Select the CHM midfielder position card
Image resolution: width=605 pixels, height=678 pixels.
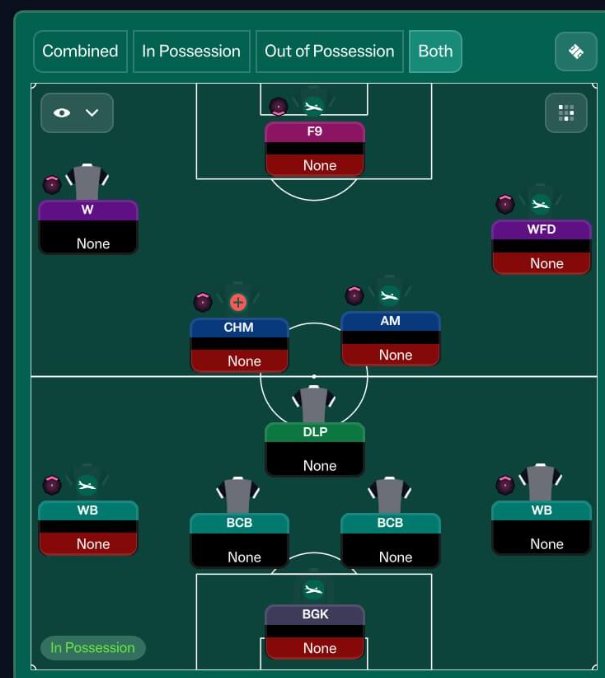[239, 344]
